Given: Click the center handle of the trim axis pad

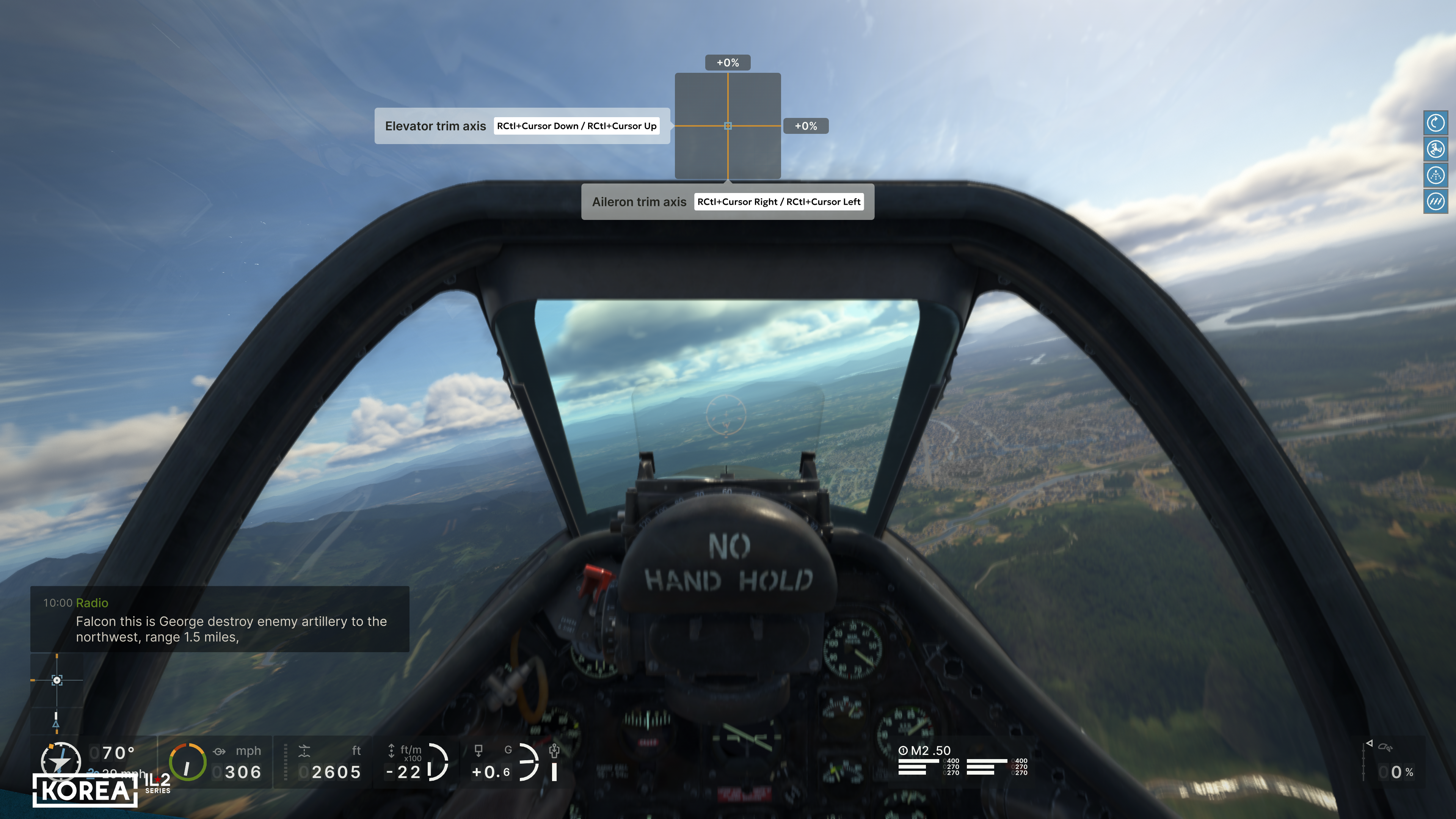Looking at the screenshot, I should point(728,126).
